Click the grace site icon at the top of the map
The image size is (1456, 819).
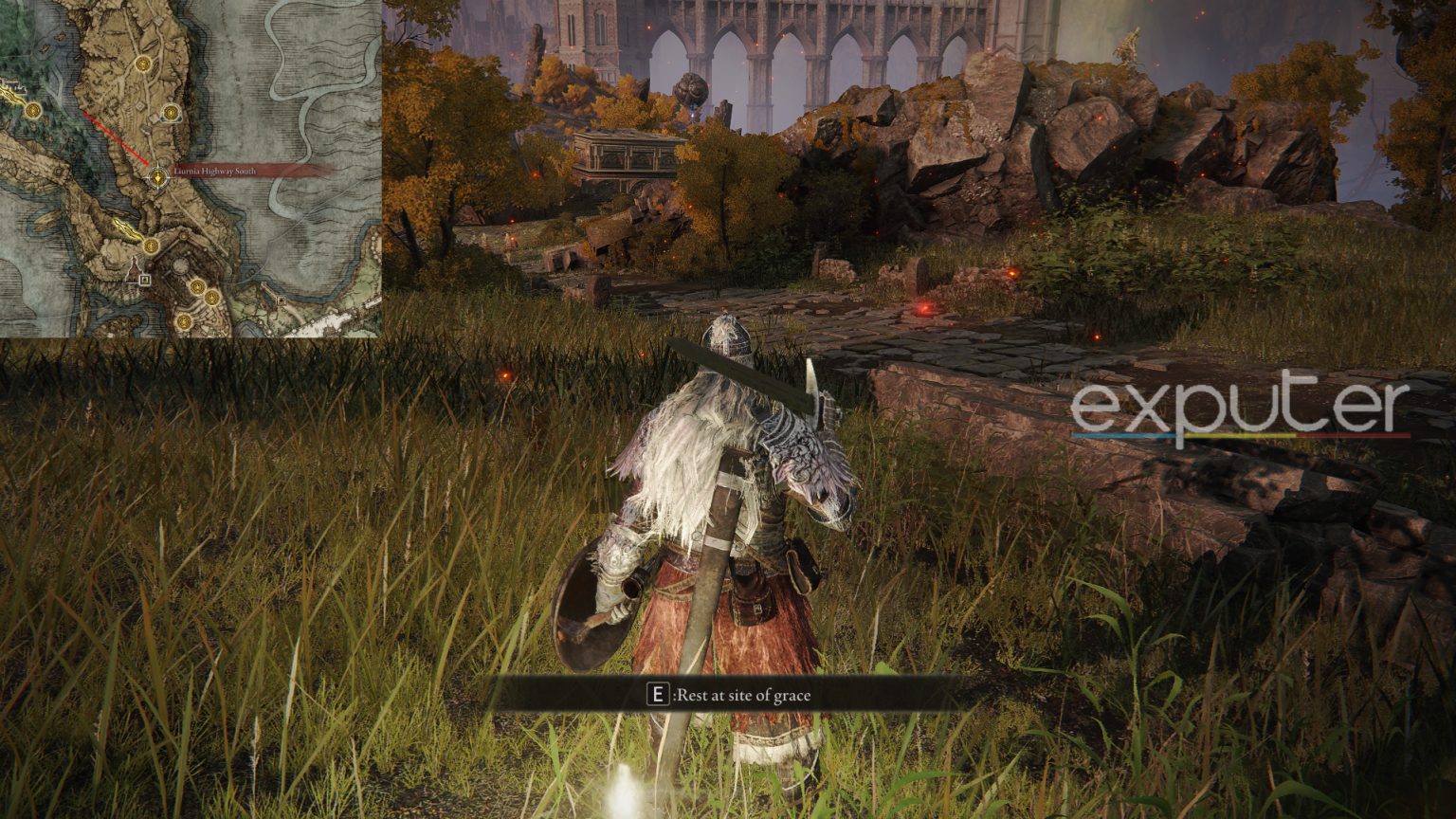click(x=142, y=65)
